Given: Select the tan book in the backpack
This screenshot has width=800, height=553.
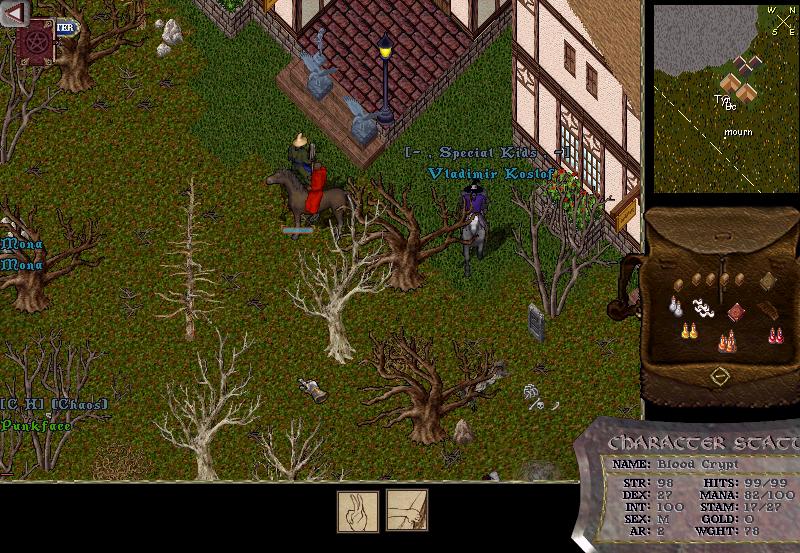Looking at the screenshot, I should click(x=768, y=280).
